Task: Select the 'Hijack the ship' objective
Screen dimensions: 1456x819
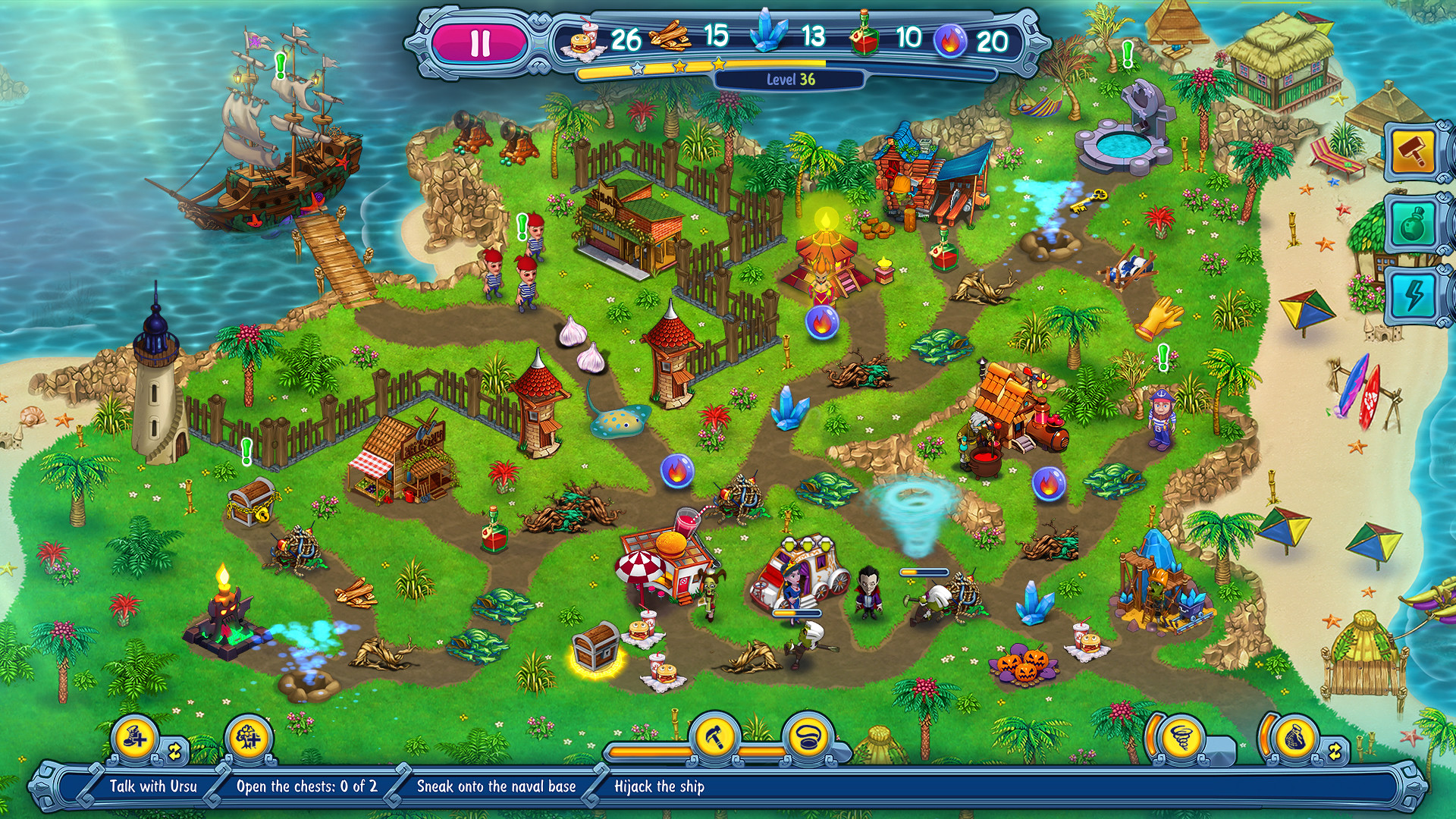Action: (659, 786)
